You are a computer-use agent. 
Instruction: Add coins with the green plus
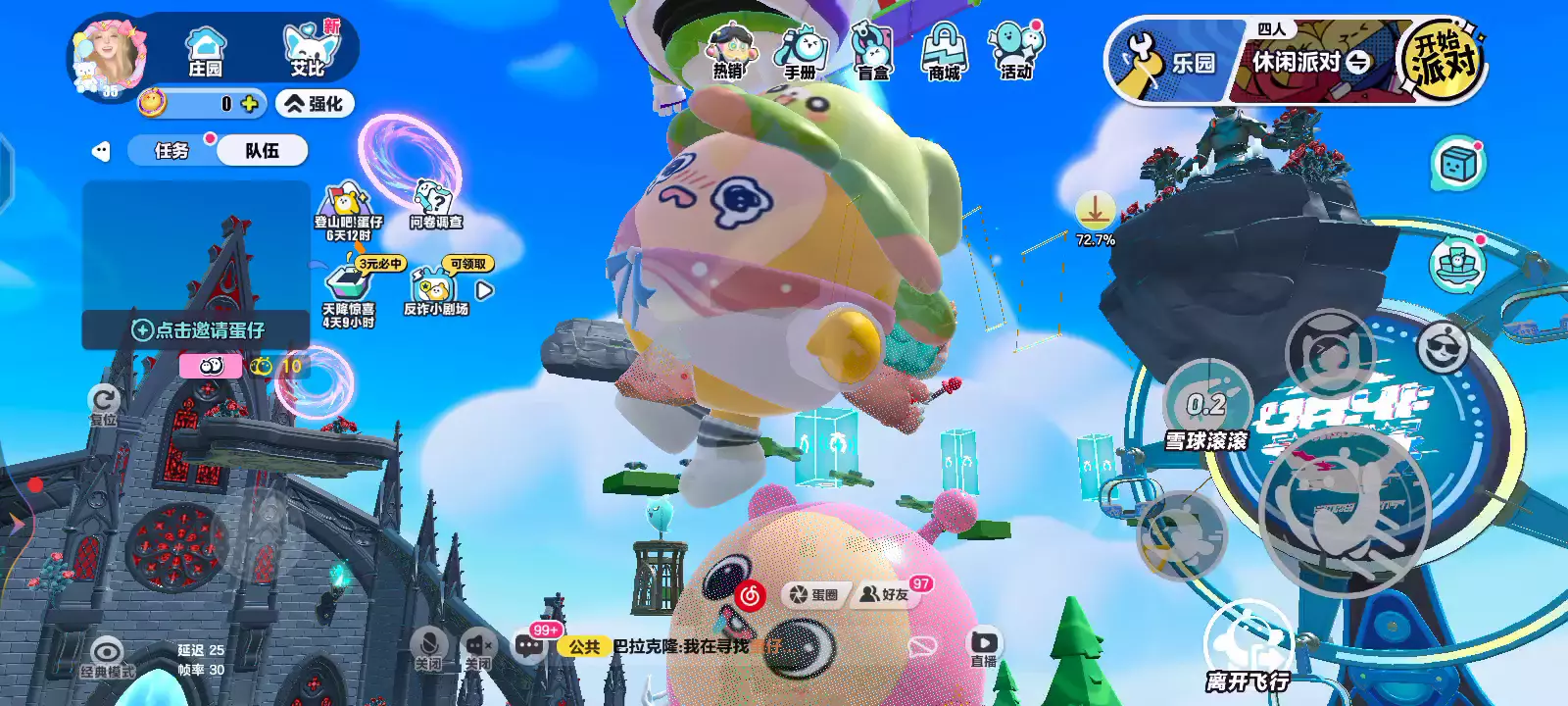pyautogui.click(x=250, y=104)
